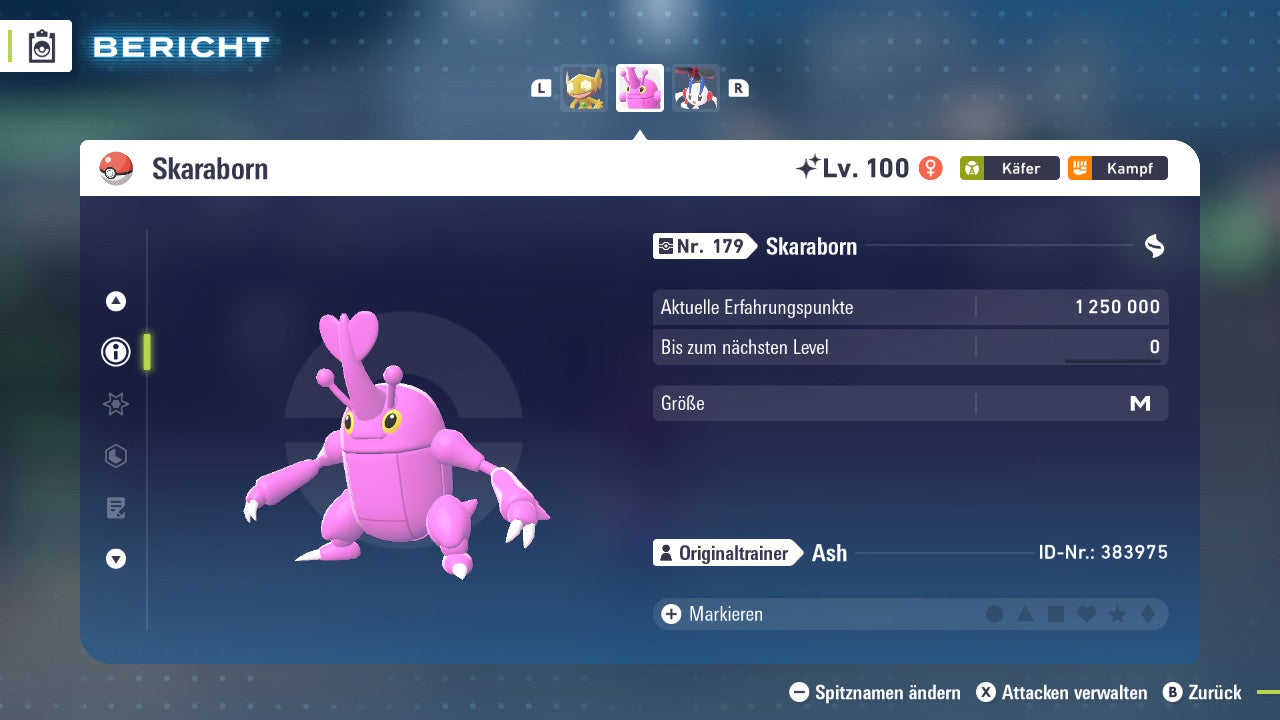Select the info page icon in the sidebar

(115, 352)
